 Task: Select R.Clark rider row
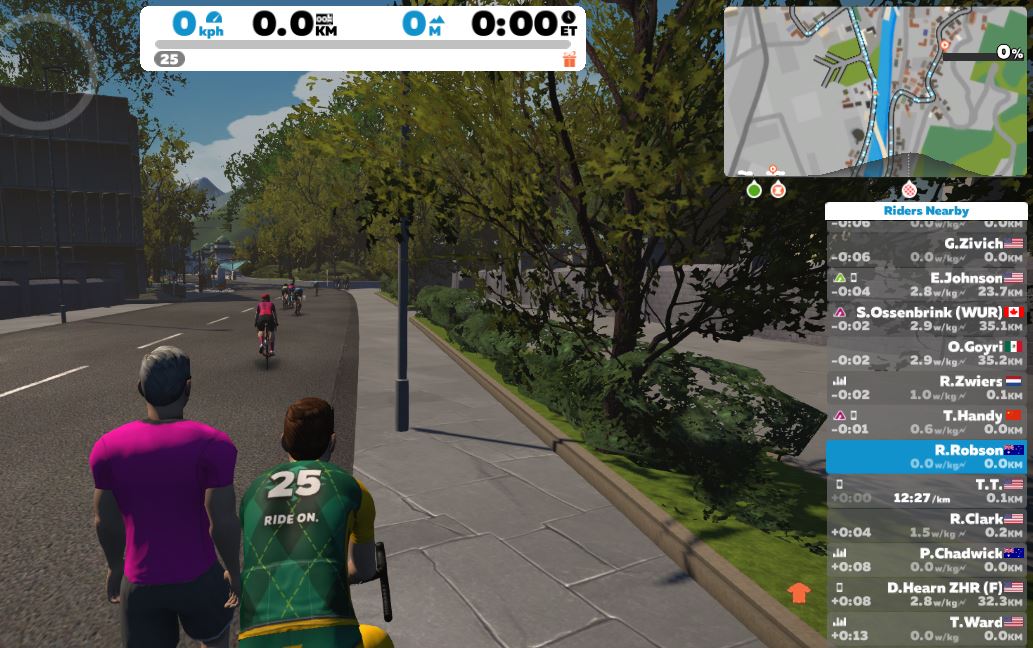(926, 525)
